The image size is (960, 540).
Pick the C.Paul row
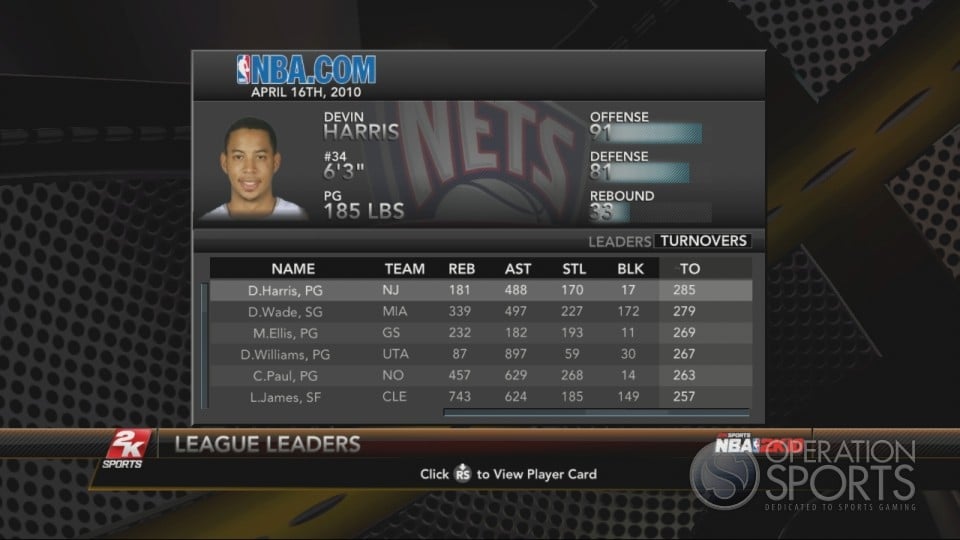480,376
